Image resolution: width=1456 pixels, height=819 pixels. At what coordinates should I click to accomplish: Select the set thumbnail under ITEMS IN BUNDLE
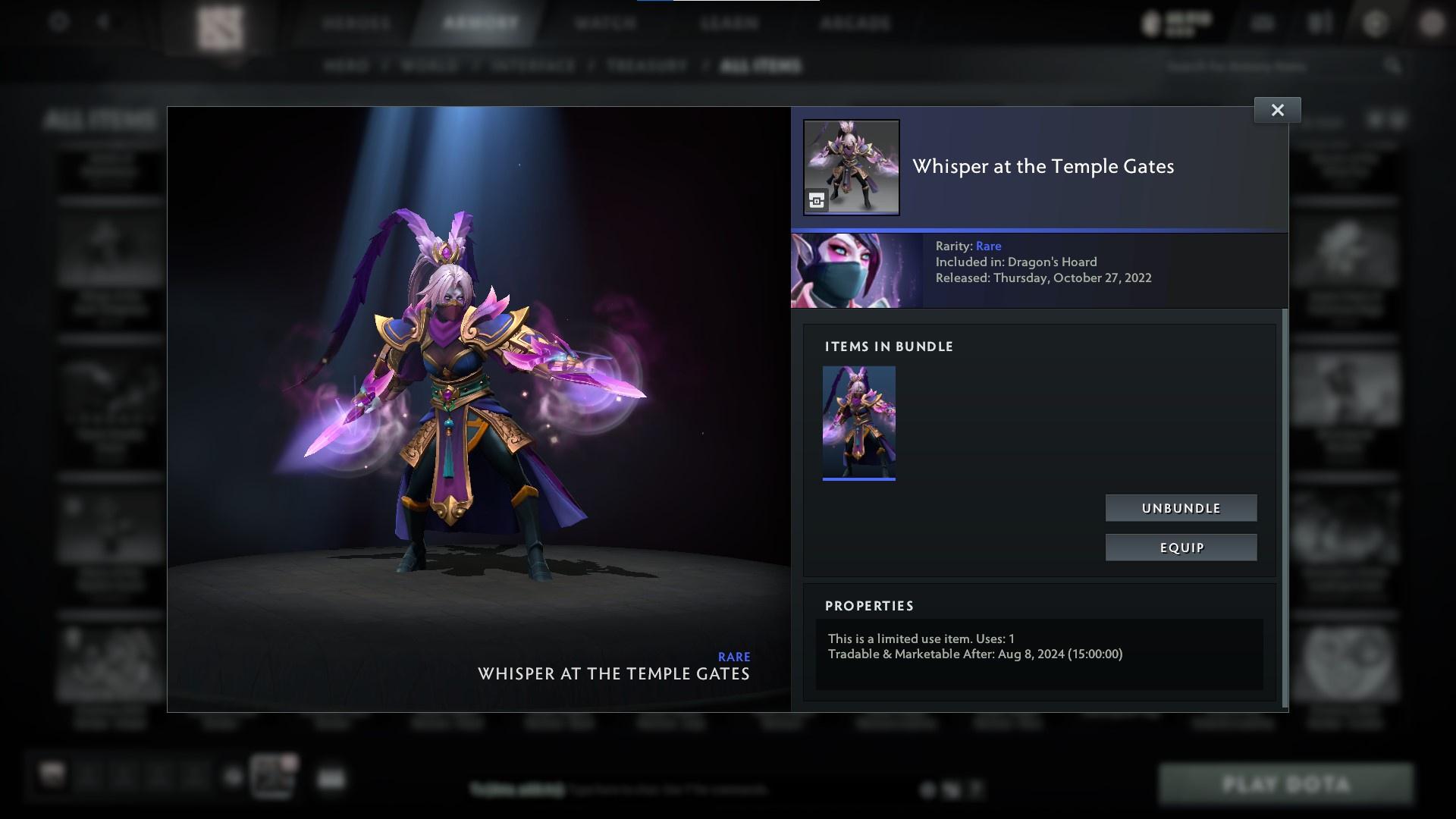[859, 422]
